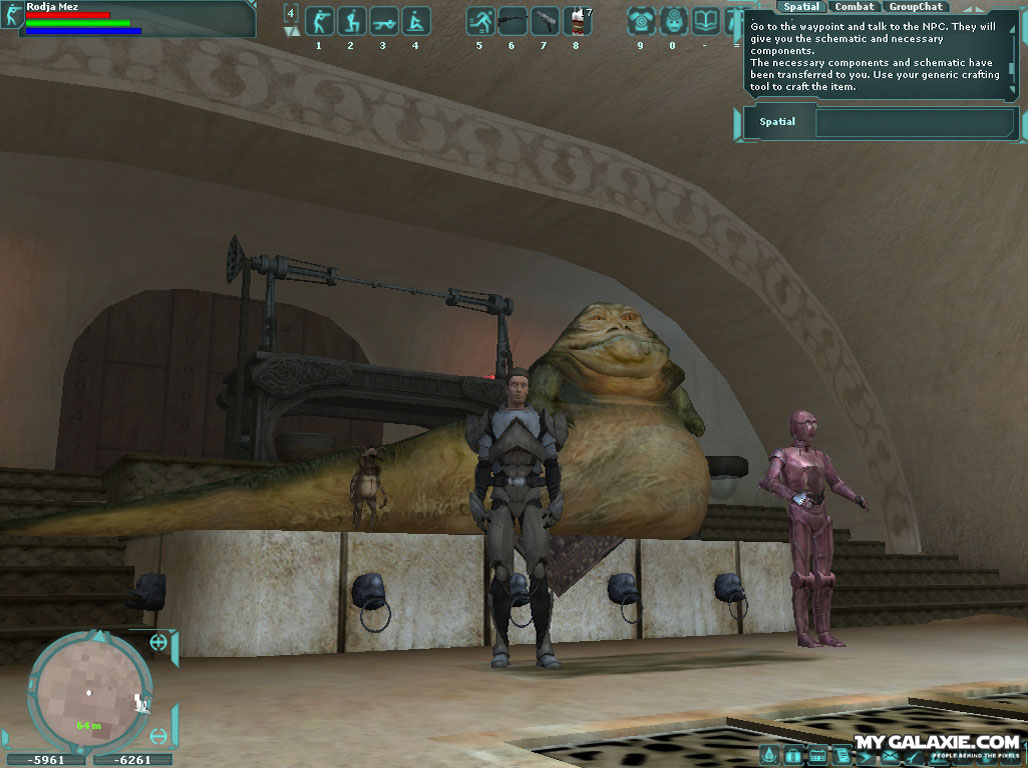The height and width of the screenshot is (768, 1028).
Task: Select the helmet face toolbar icon
Action: pyautogui.click(x=673, y=21)
